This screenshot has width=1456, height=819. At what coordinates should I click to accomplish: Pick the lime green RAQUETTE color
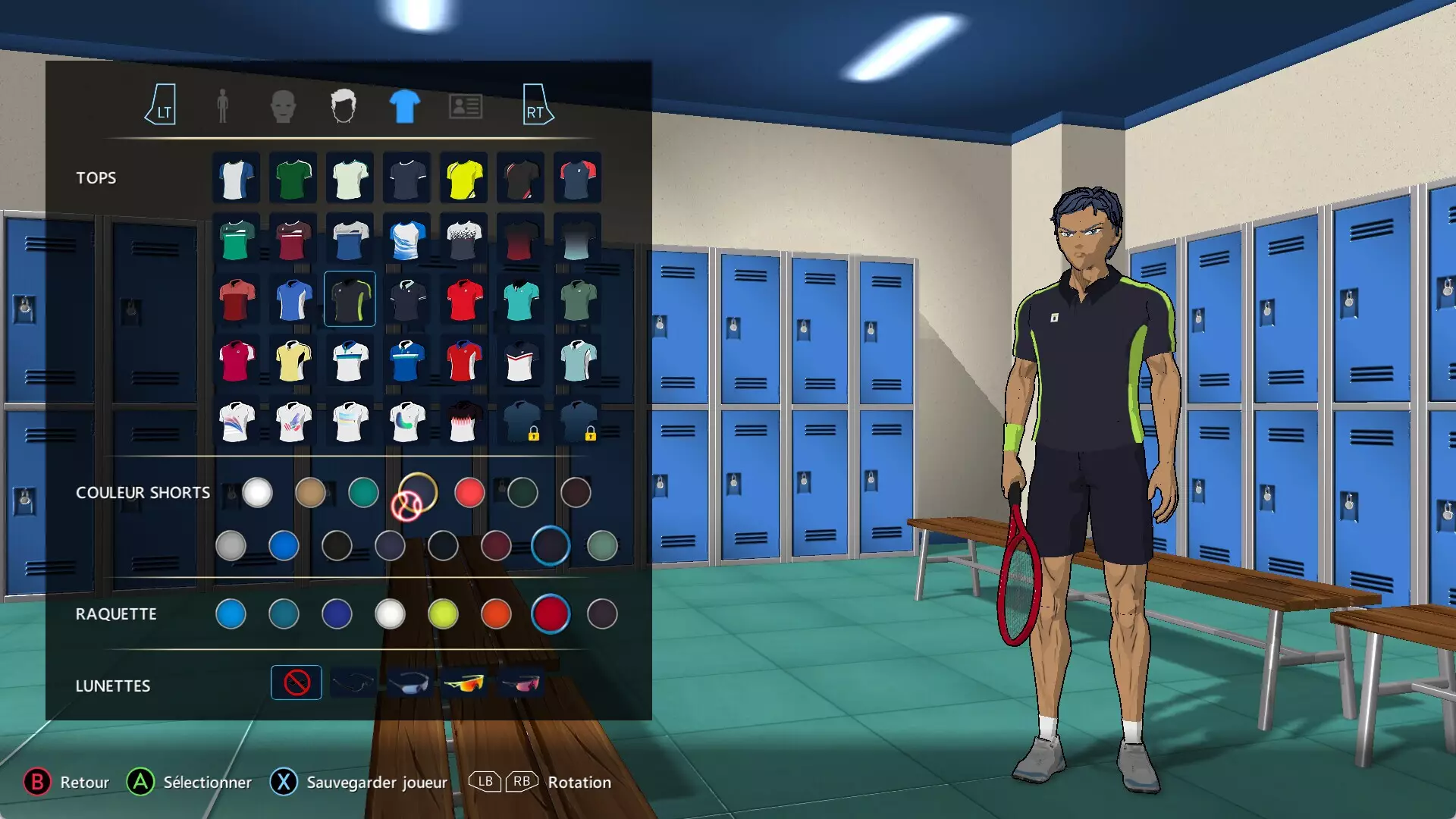(443, 614)
